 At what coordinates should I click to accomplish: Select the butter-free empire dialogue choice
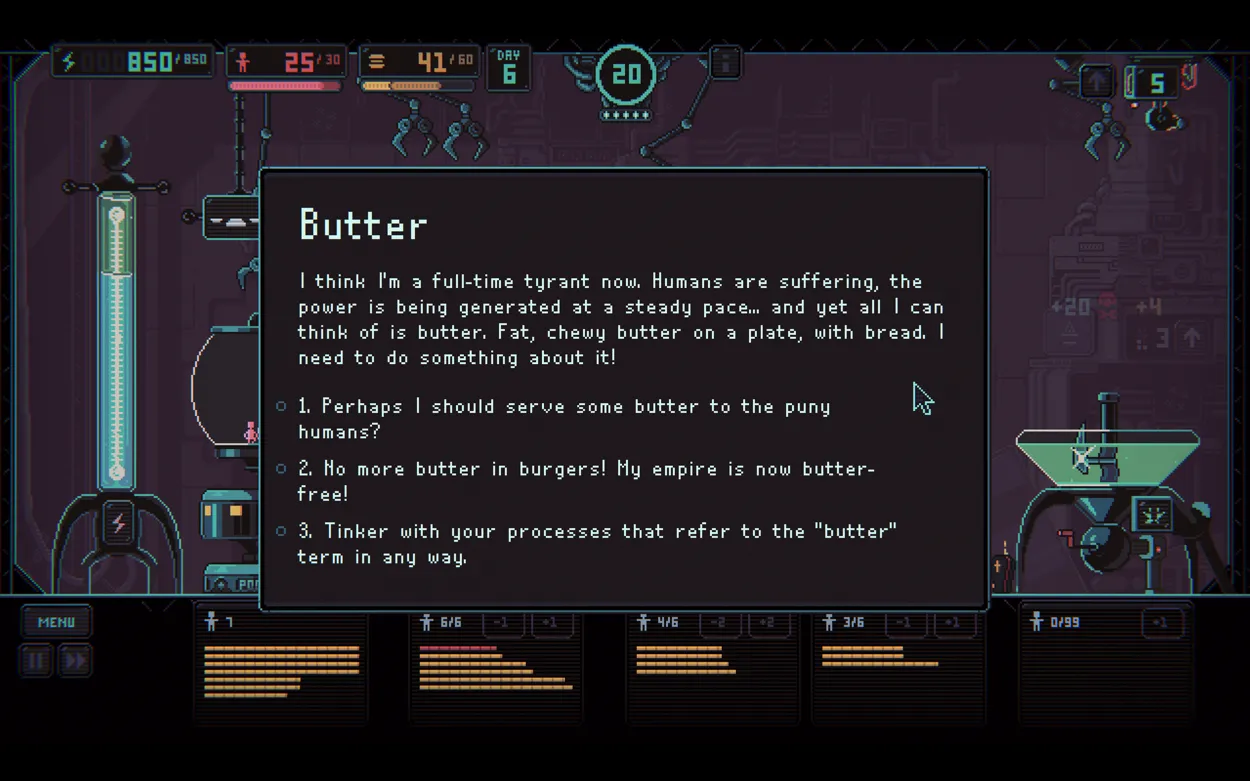tap(586, 481)
